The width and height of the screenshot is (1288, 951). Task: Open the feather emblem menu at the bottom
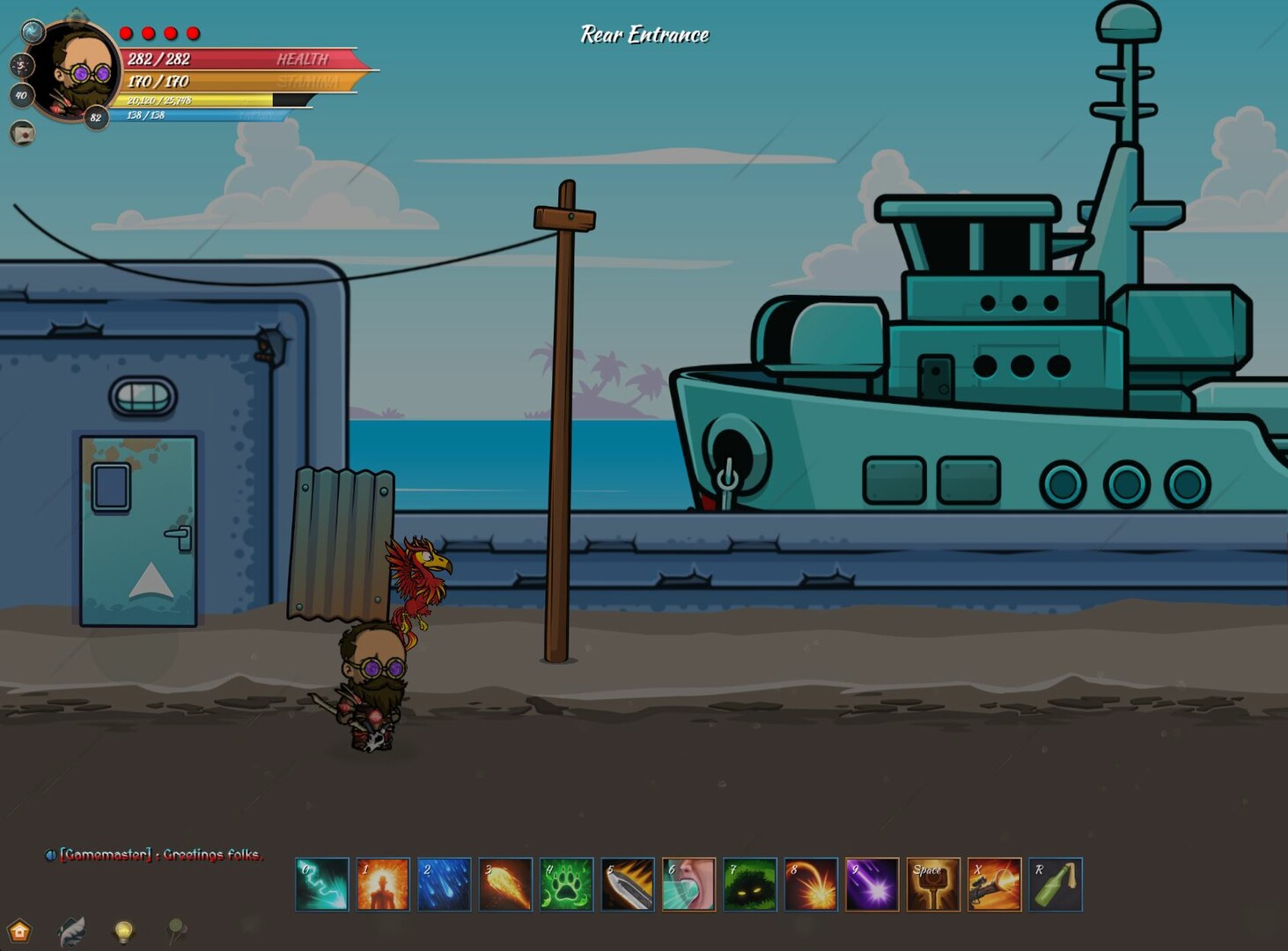click(x=72, y=932)
